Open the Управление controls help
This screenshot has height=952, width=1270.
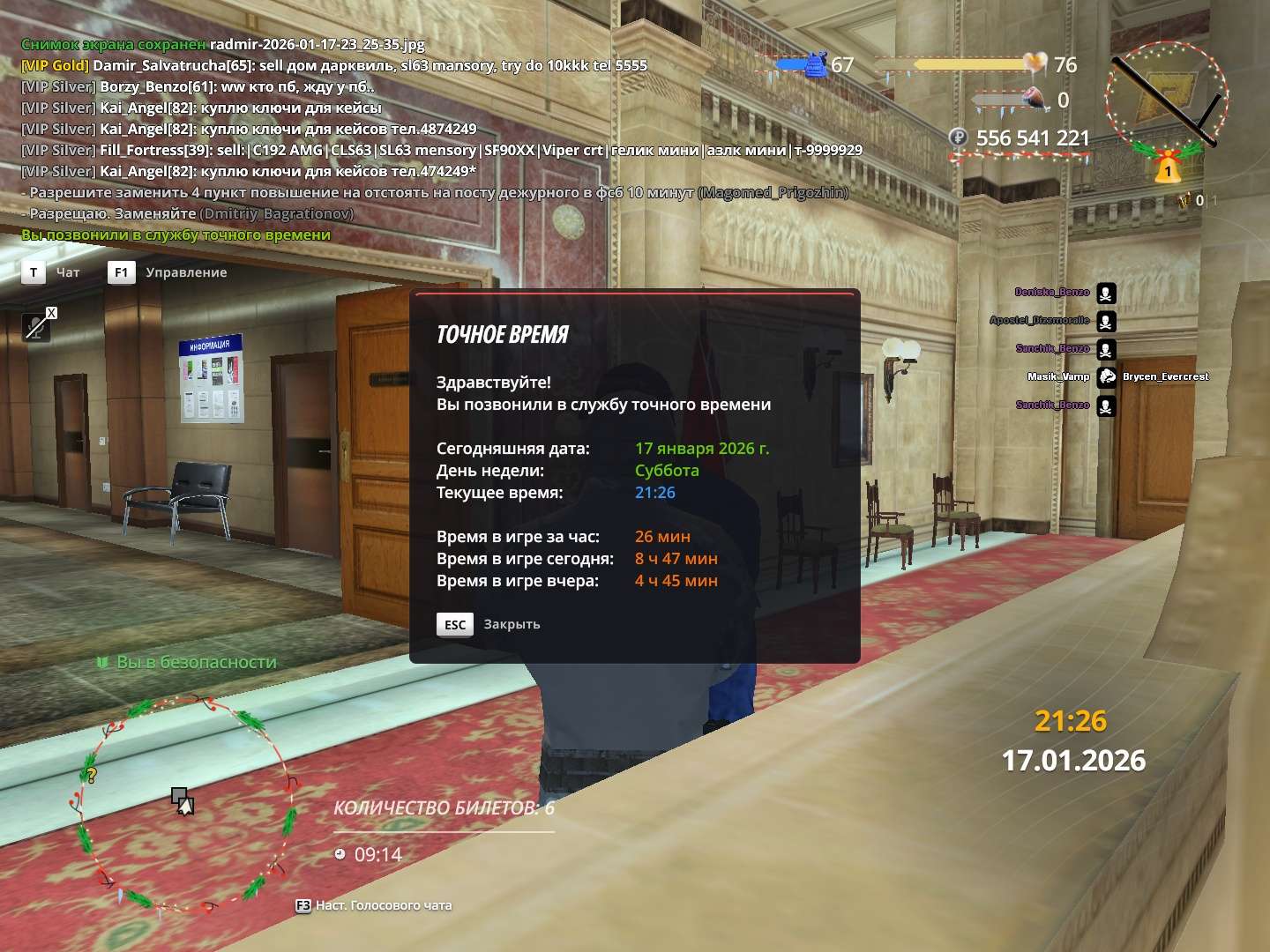[x=121, y=272]
